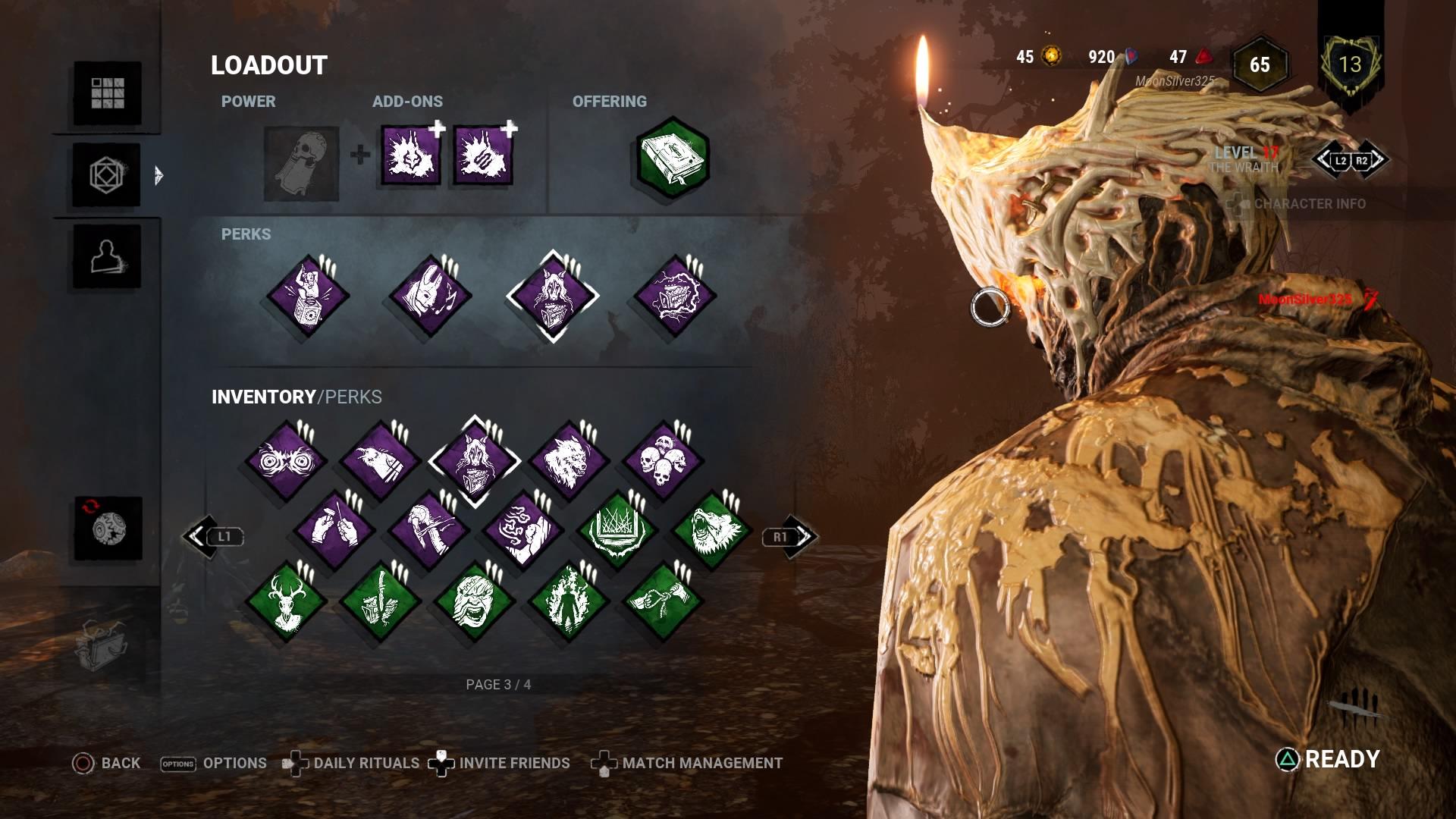Select the green roaring bear perk
Viewport: 1456px width, 819px height.
click(x=711, y=530)
